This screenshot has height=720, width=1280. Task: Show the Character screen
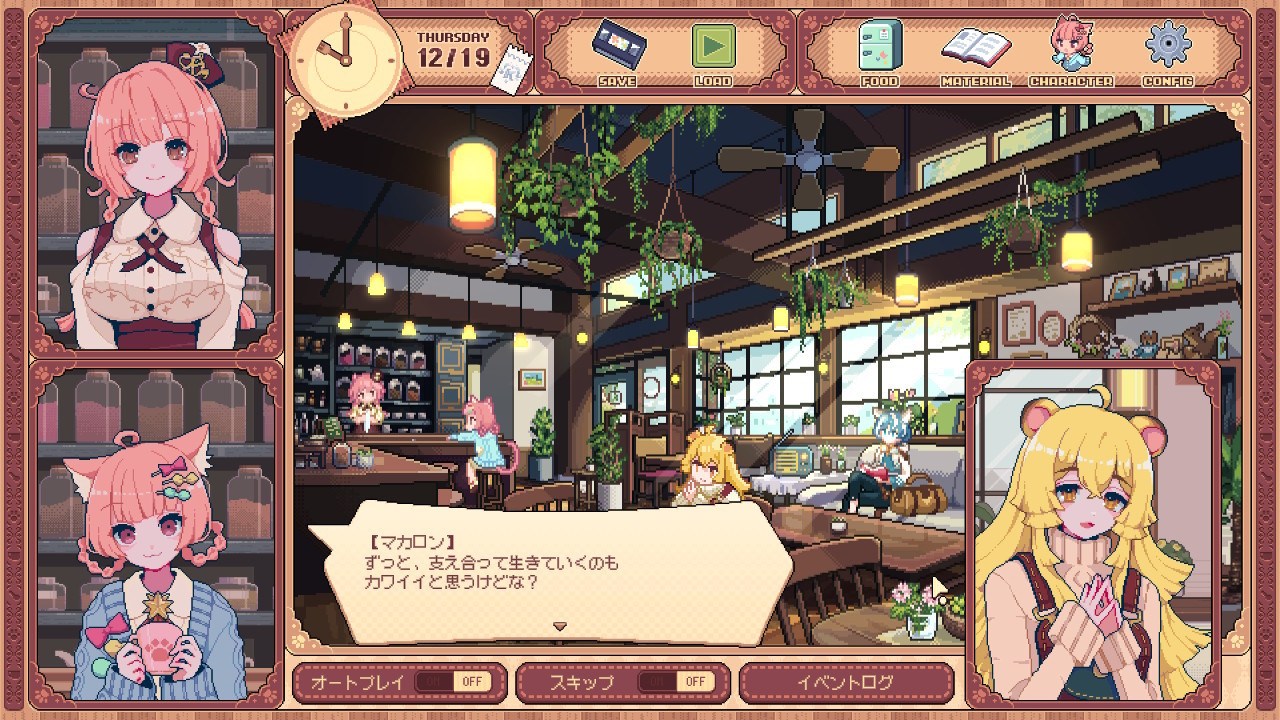1070,52
